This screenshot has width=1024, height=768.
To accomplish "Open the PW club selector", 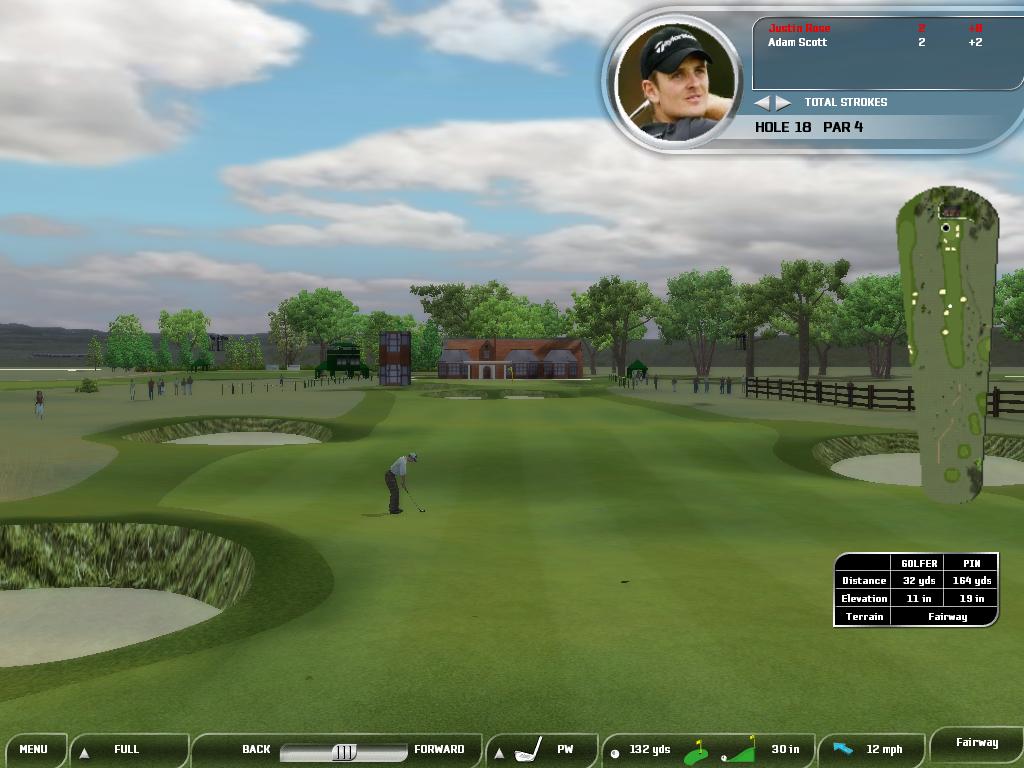I will (x=543, y=749).
